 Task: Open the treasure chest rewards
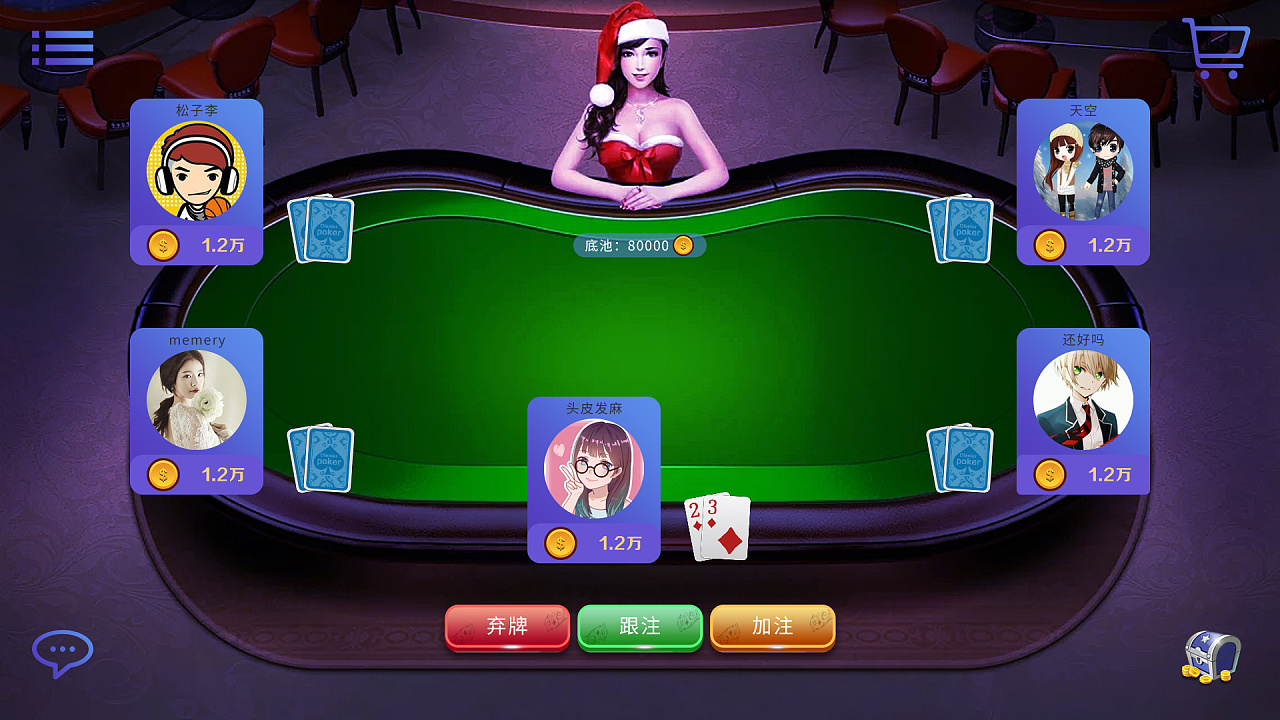point(1211,657)
